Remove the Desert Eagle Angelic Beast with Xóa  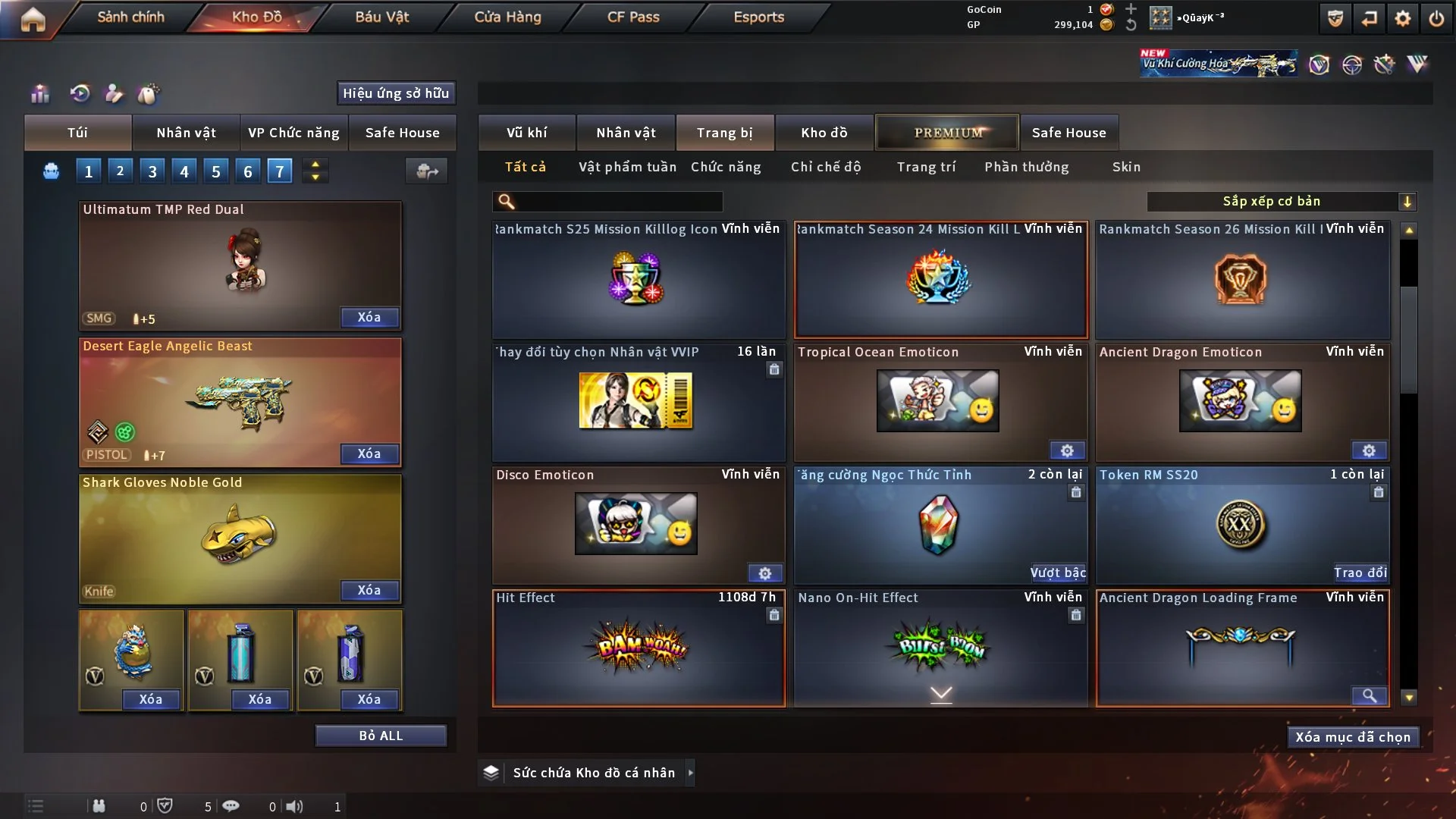369,453
